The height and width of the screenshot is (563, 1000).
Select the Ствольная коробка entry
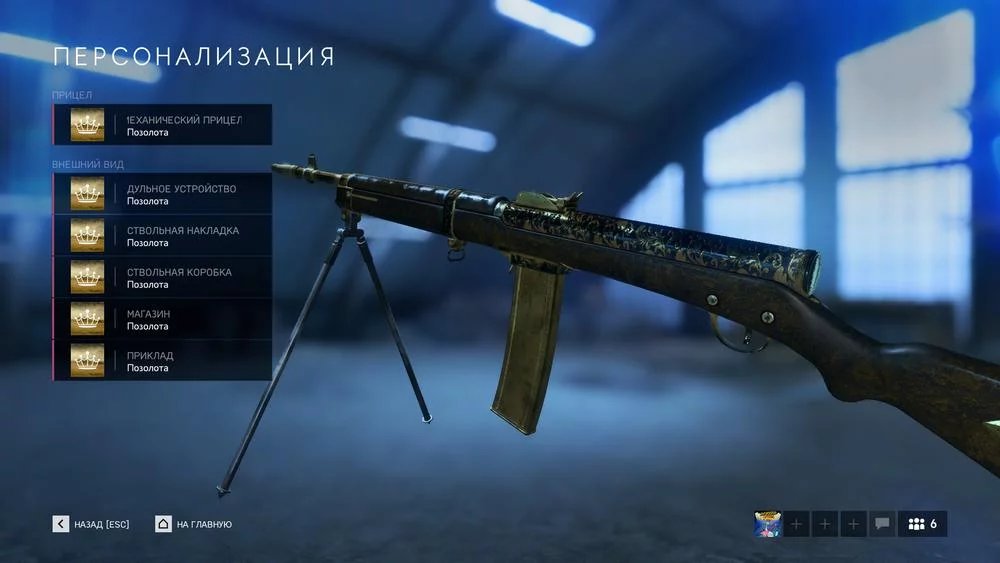click(162, 278)
